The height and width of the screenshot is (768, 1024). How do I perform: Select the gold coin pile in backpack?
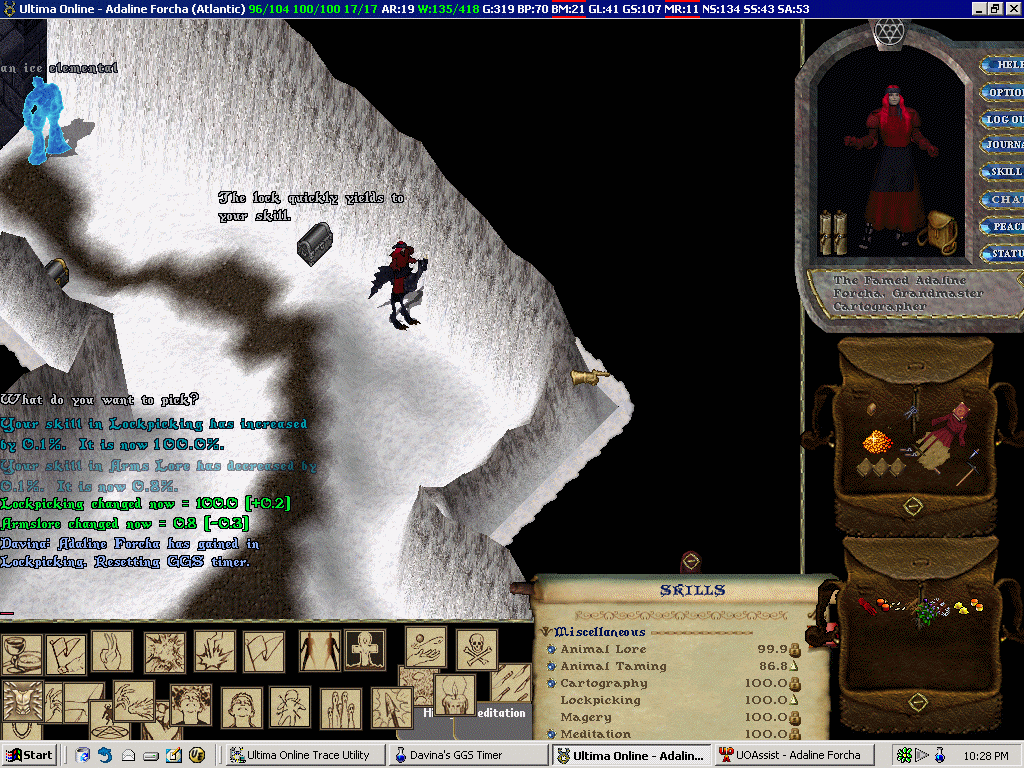coord(878,441)
